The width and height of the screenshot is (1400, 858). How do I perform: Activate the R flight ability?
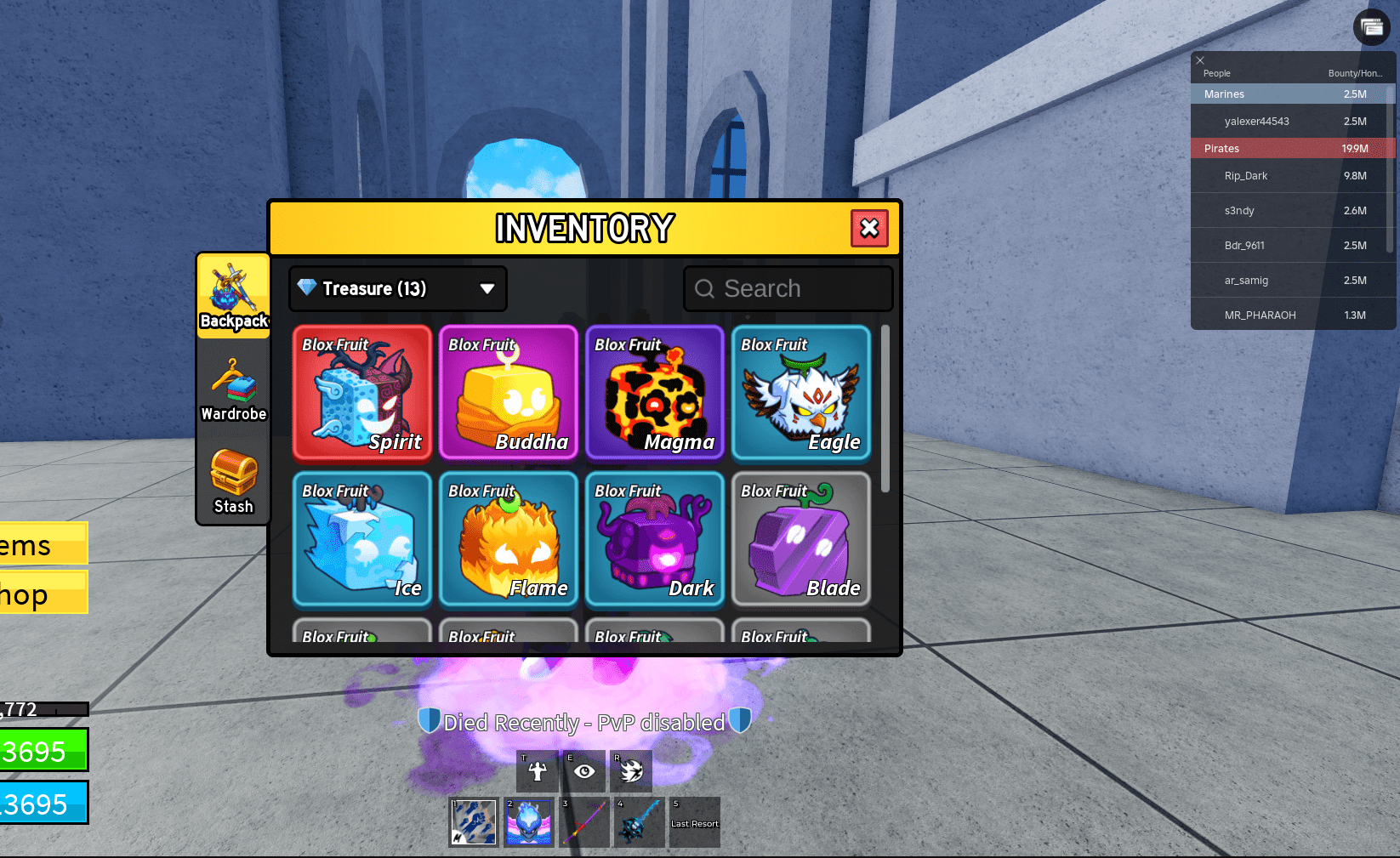(629, 770)
